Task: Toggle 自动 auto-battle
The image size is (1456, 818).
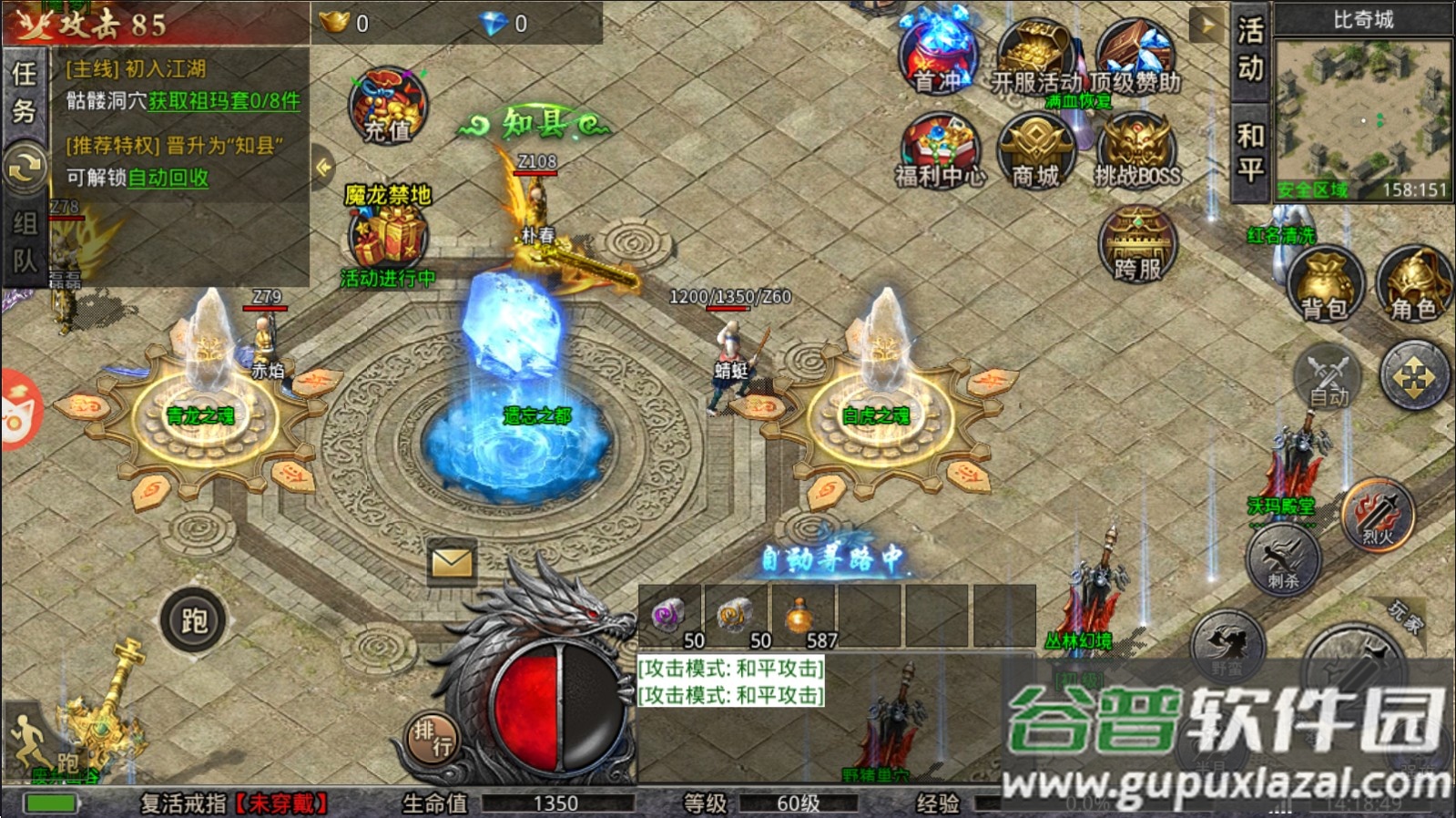Action: (x=1328, y=376)
